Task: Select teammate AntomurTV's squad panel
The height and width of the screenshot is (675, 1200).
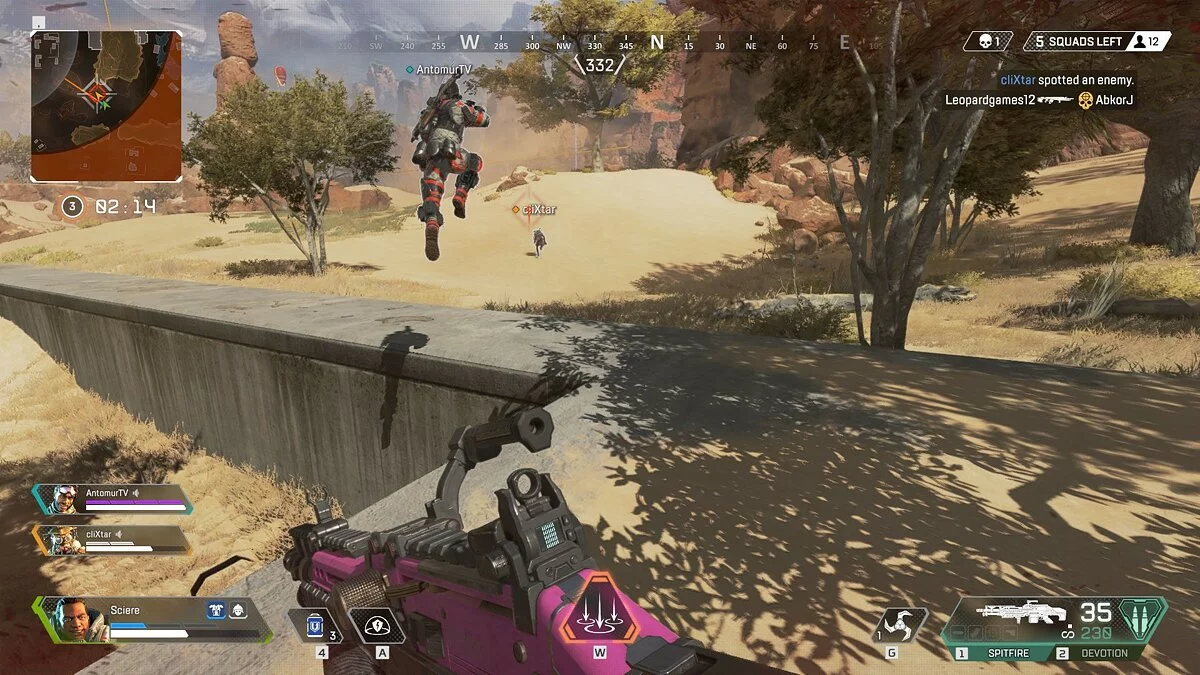Action: pos(112,498)
